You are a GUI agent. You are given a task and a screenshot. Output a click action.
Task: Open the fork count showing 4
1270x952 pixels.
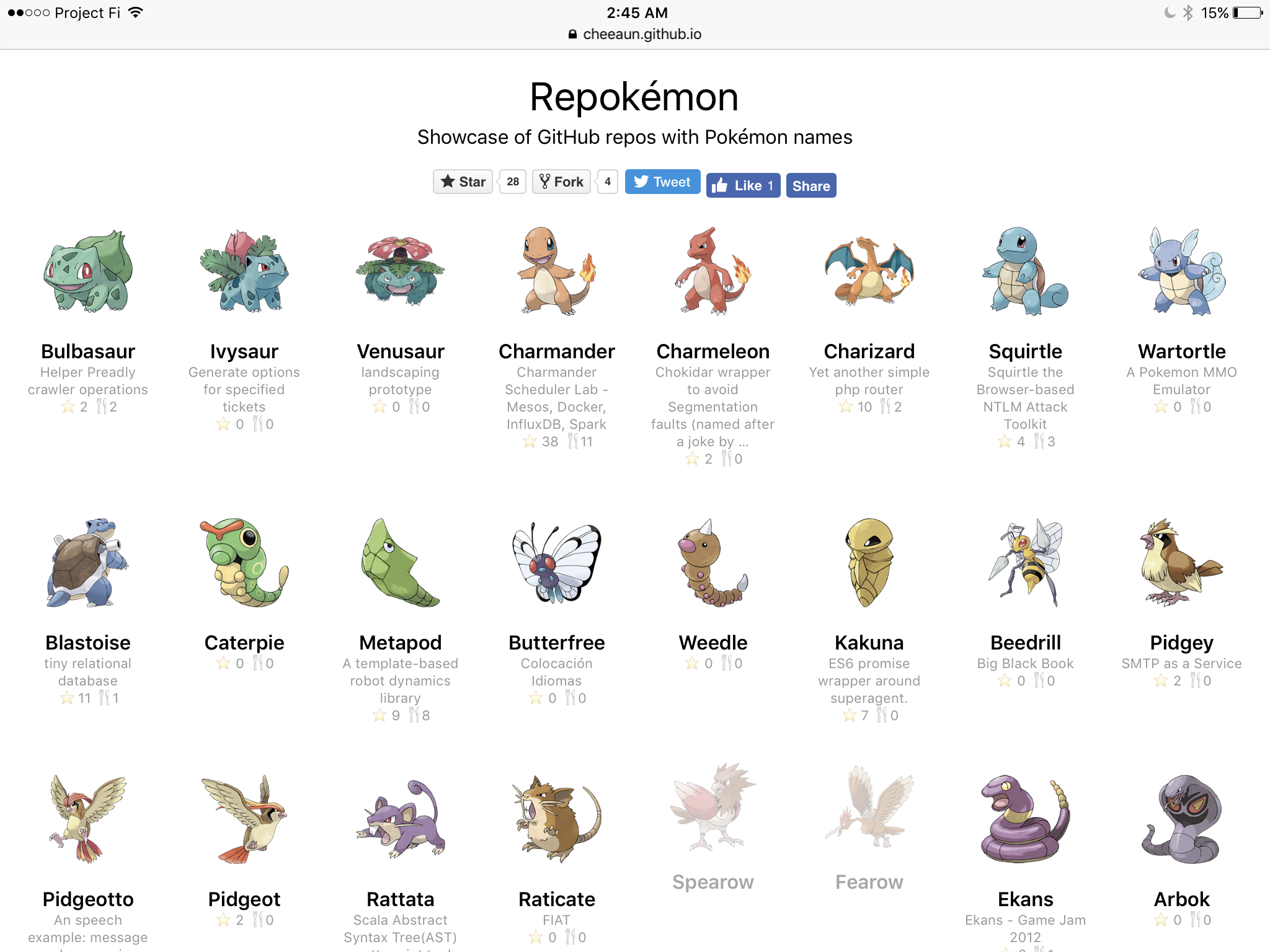tap(607, 182)
